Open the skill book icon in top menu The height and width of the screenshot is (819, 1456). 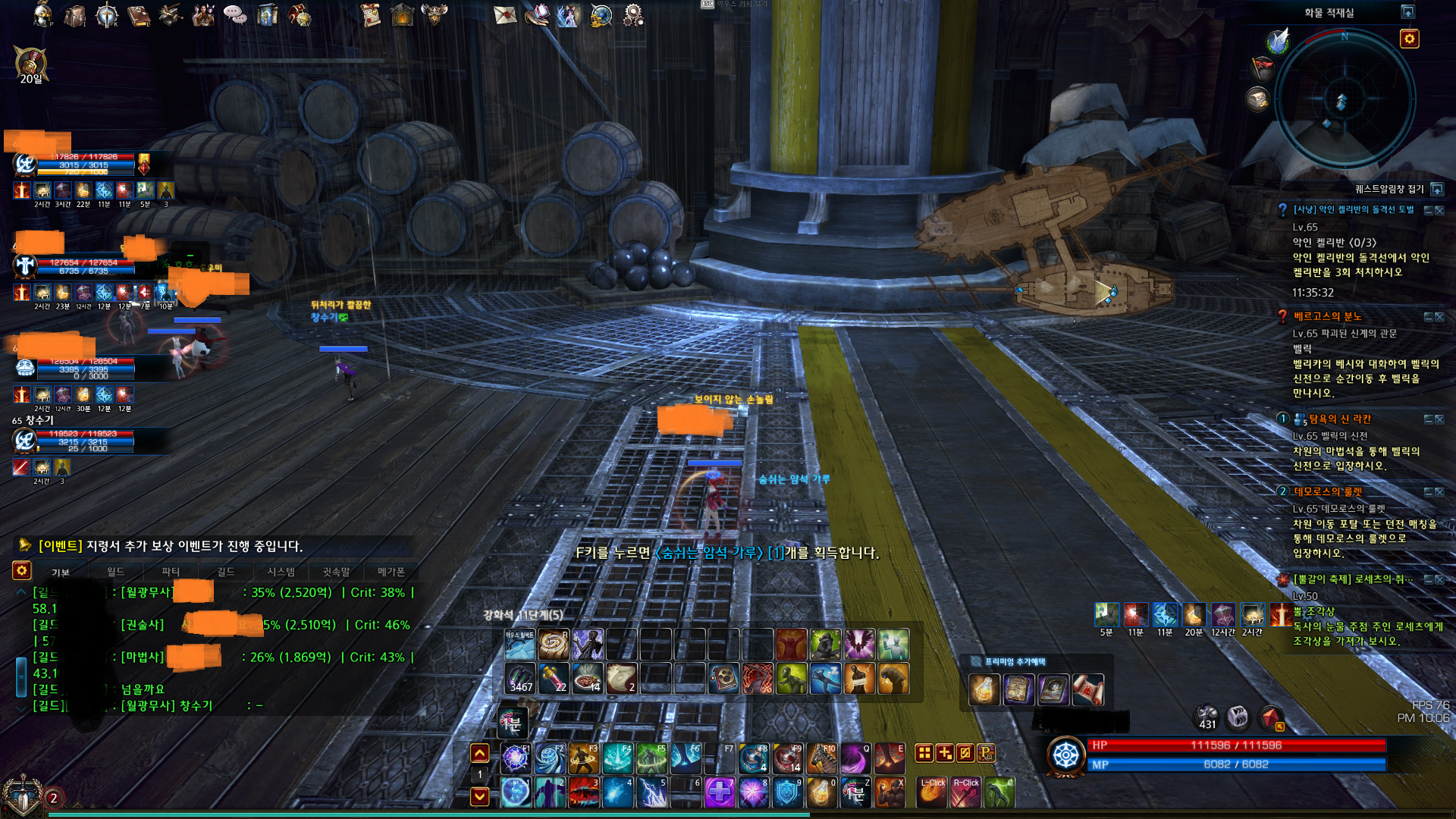139,14
